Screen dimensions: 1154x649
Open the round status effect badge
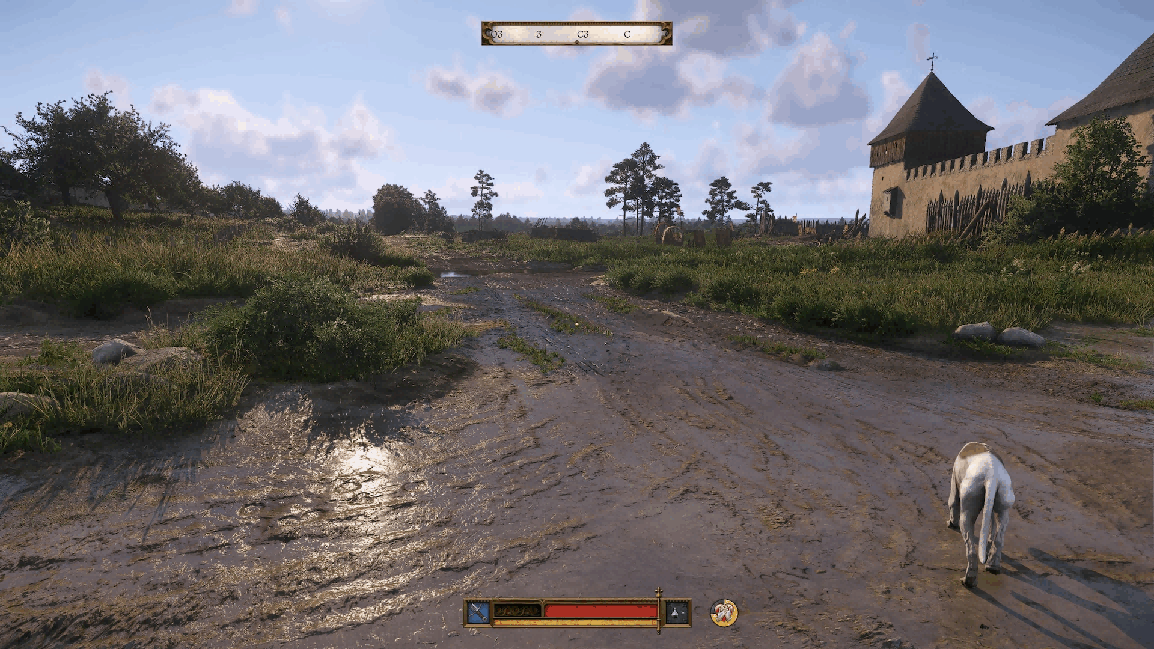point(723,612)
